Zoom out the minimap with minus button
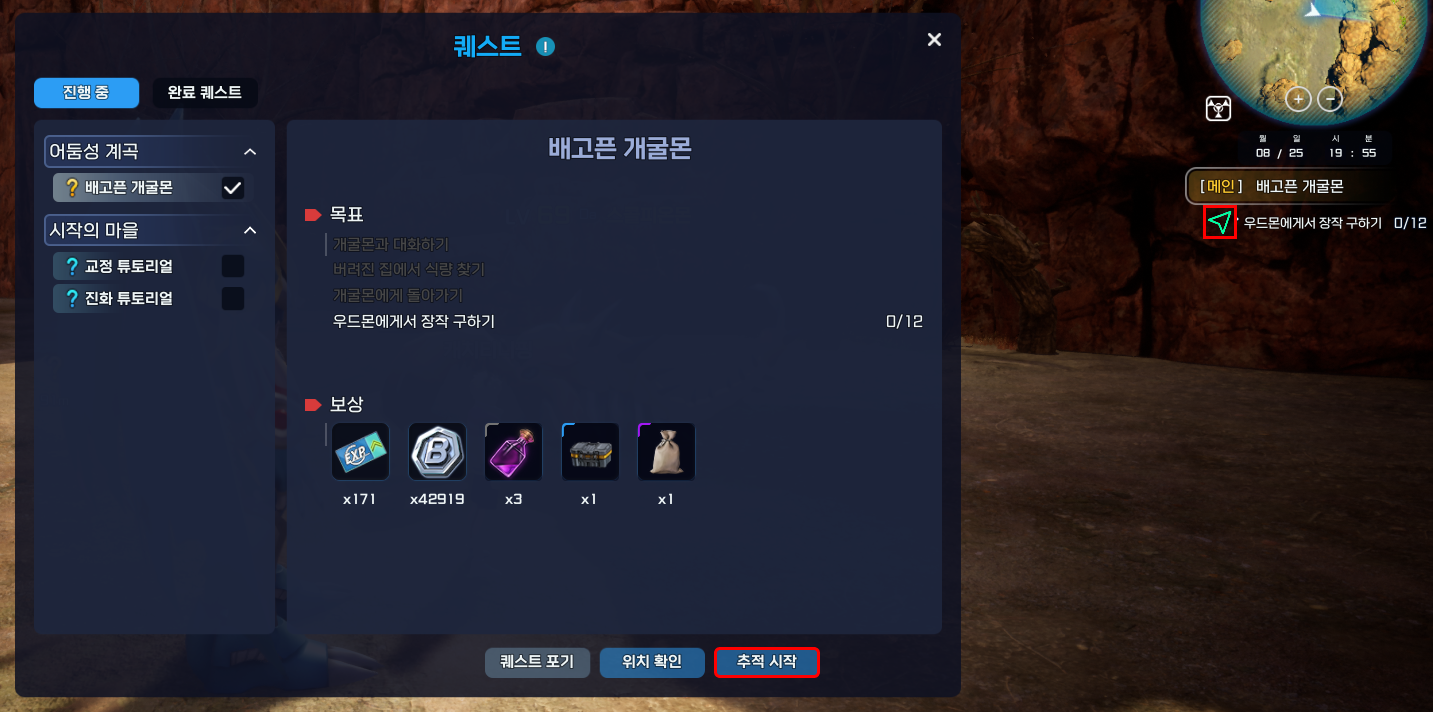This screenshot has width=1433, height=712. pyautogui.click(x=1330, y=99)
